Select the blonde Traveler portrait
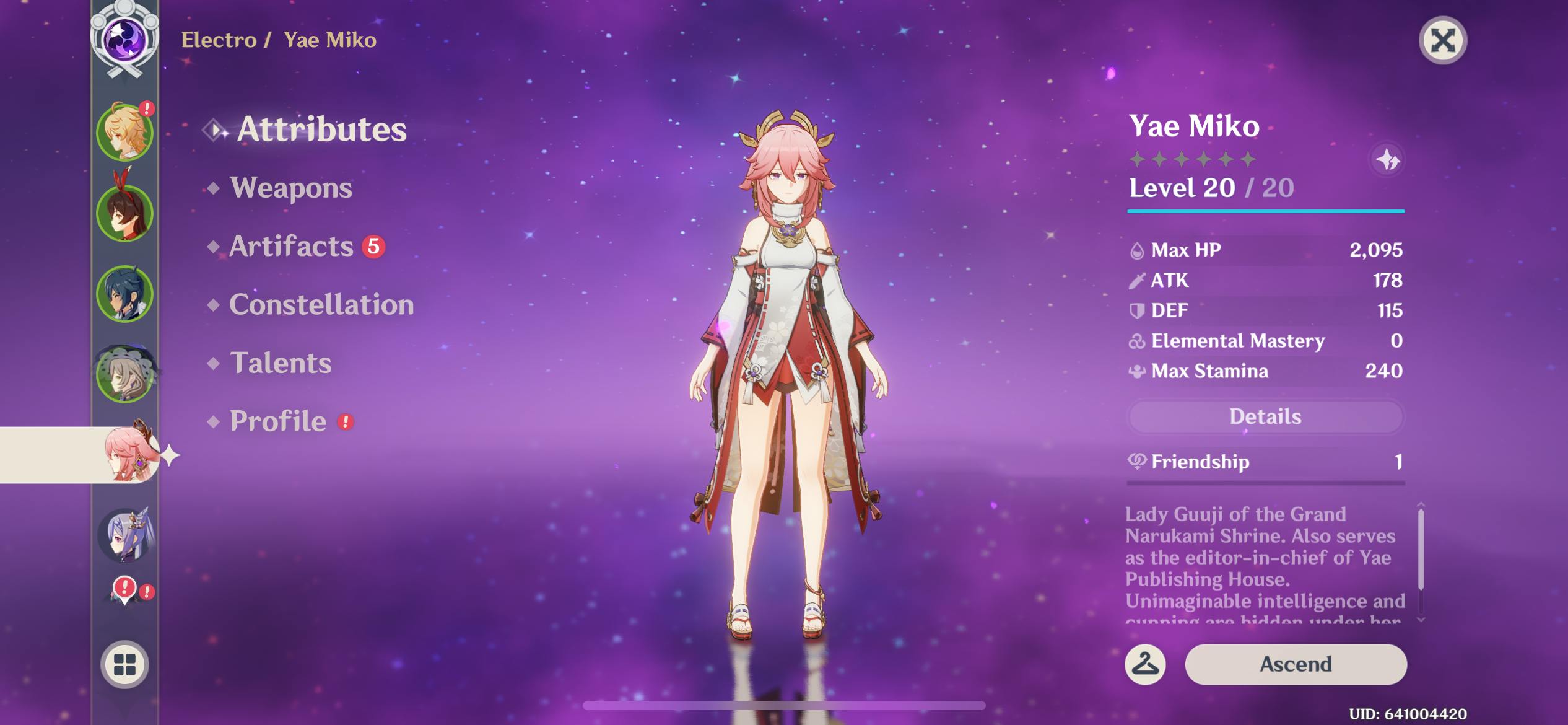The image size is (1568, 725). tap(125, 133)
